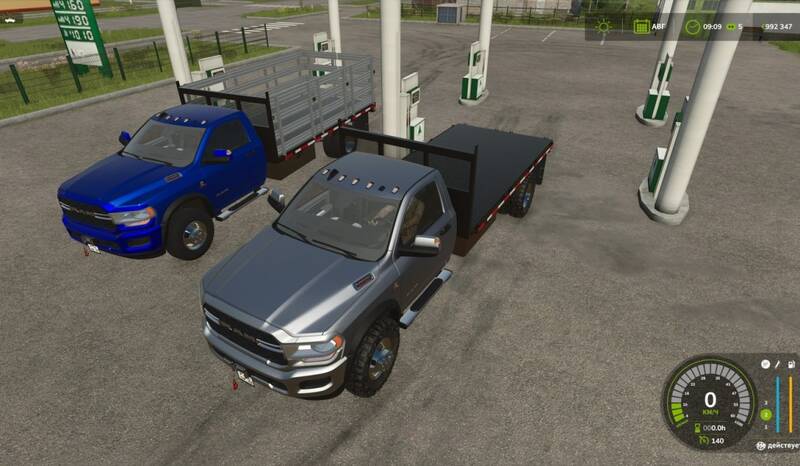Click the sun weather forecast icon
The image size is (800, 466).
click(603, 27)
